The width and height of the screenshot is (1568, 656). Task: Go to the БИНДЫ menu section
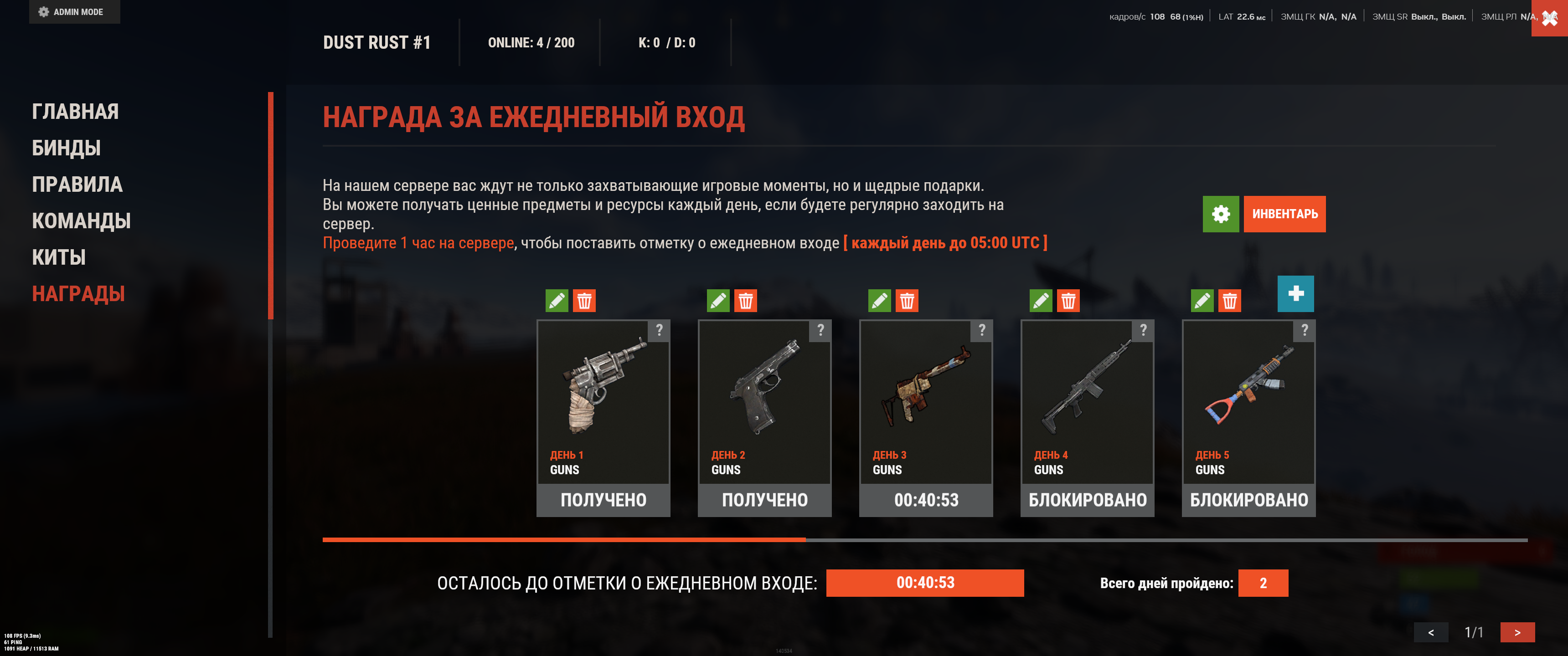(x=66, y=148)
